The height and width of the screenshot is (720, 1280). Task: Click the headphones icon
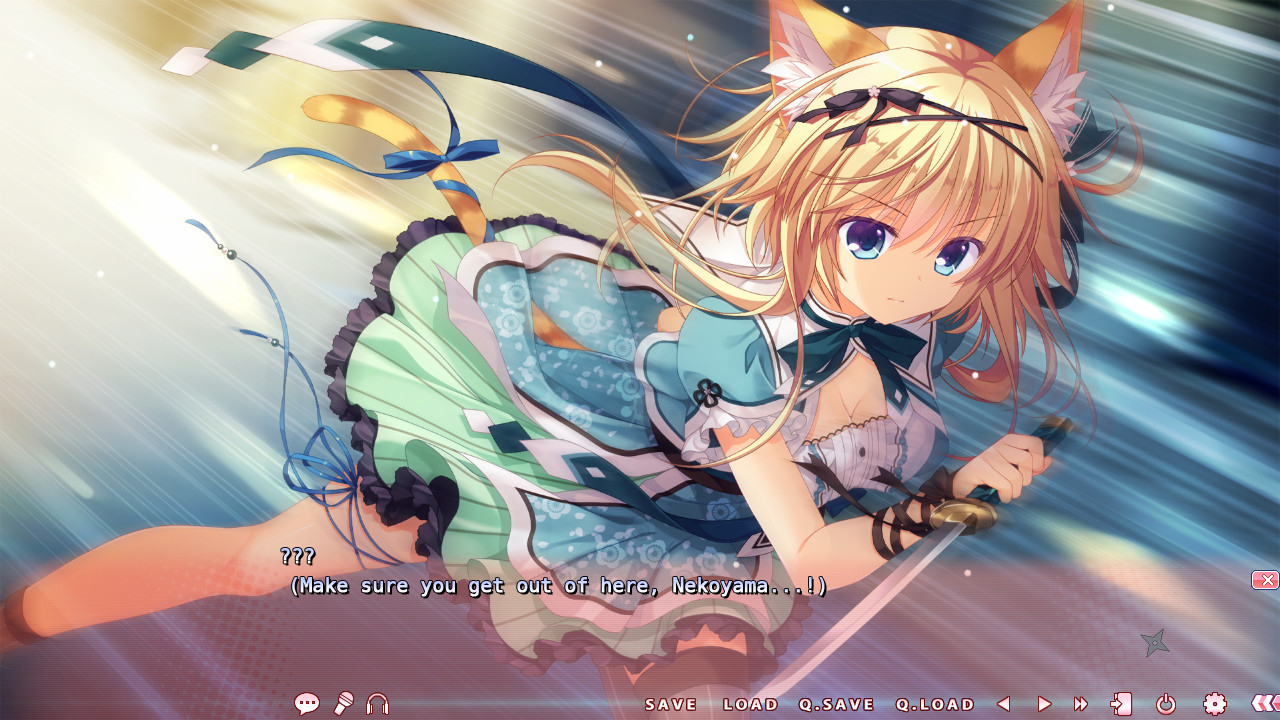pyautogui.click(x=377, y=704)
